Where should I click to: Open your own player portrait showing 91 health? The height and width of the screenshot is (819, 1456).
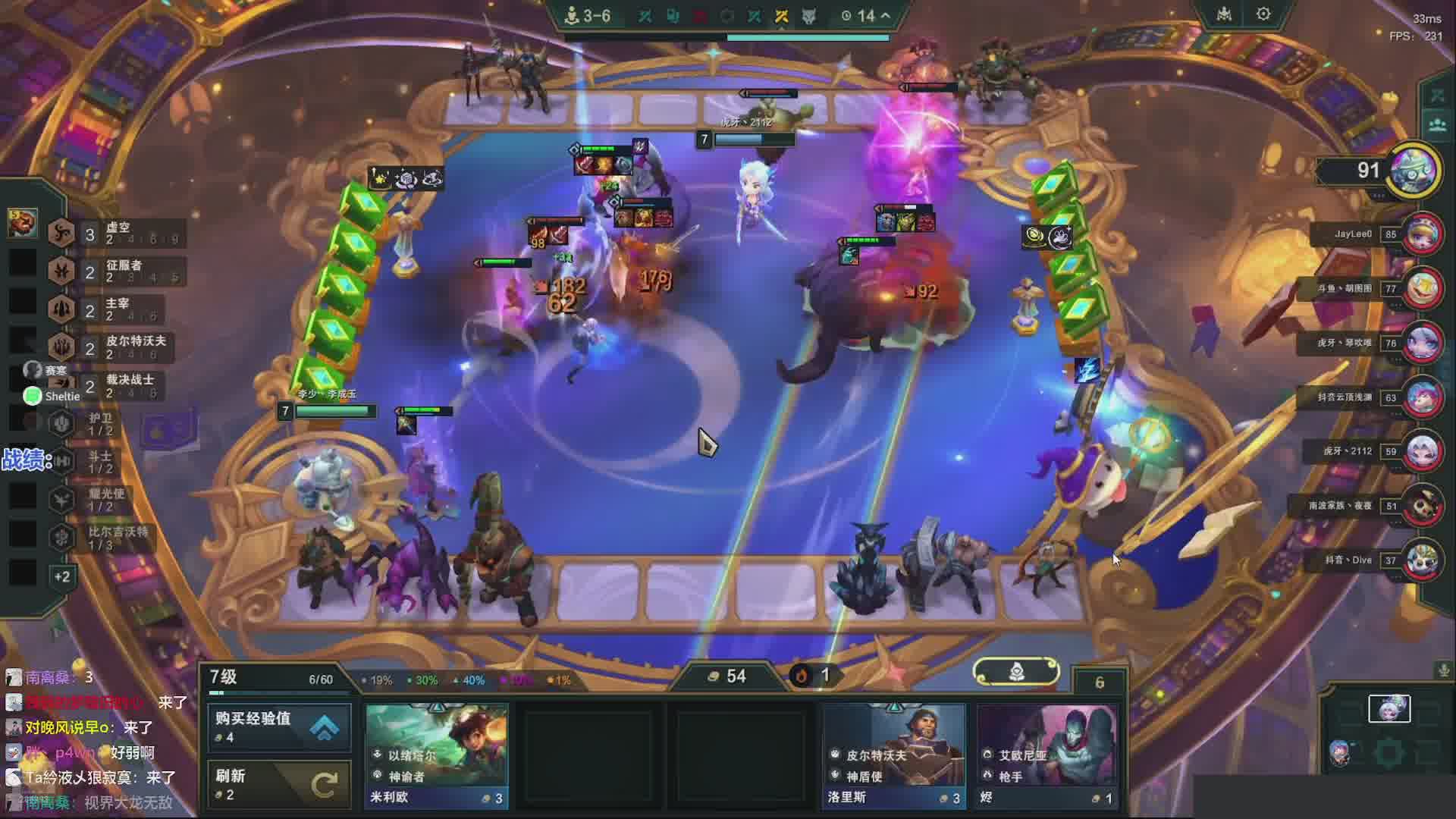click(1414, 170)
